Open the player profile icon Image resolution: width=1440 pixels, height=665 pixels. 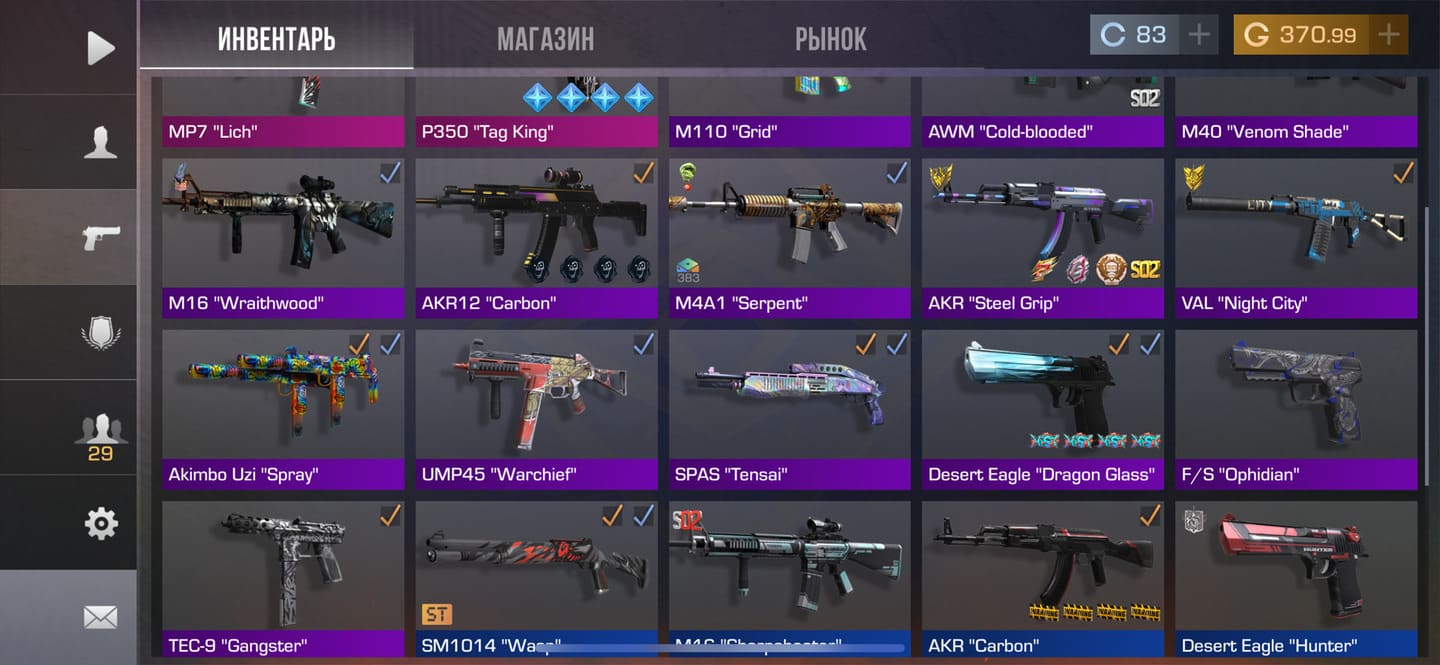(x=100, y=143)
